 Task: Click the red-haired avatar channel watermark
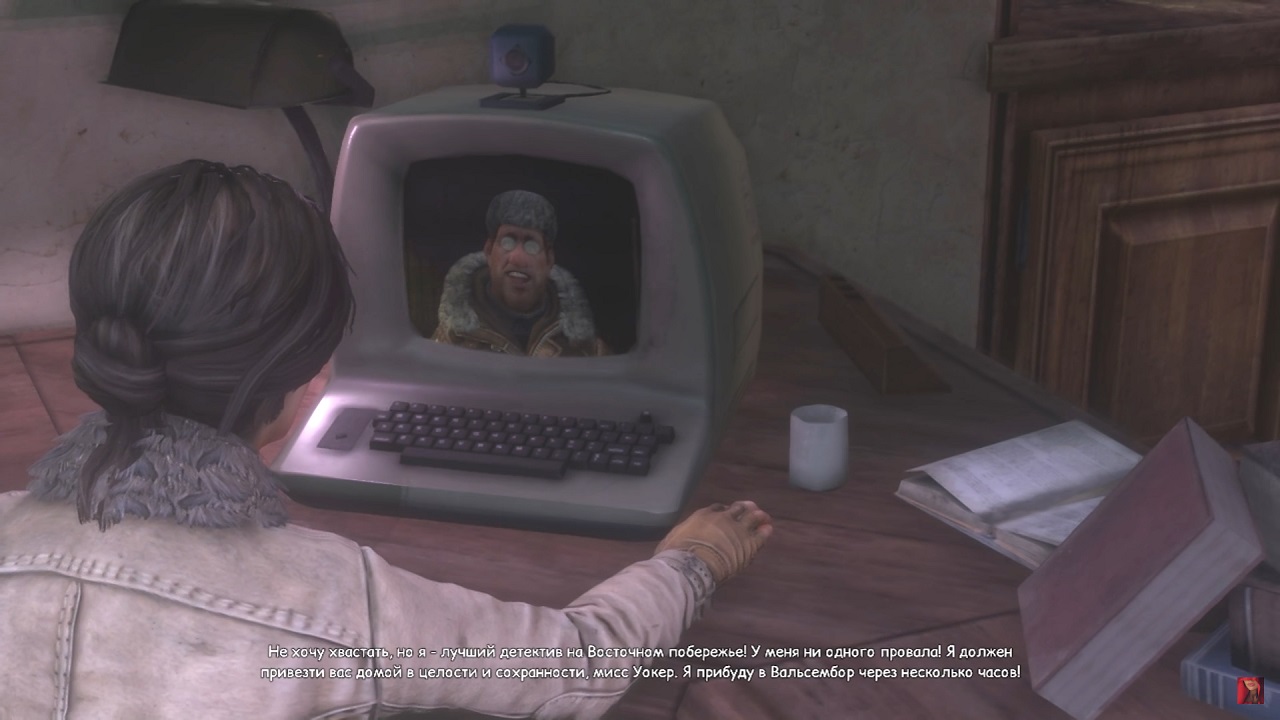[x=1249, y=690]
